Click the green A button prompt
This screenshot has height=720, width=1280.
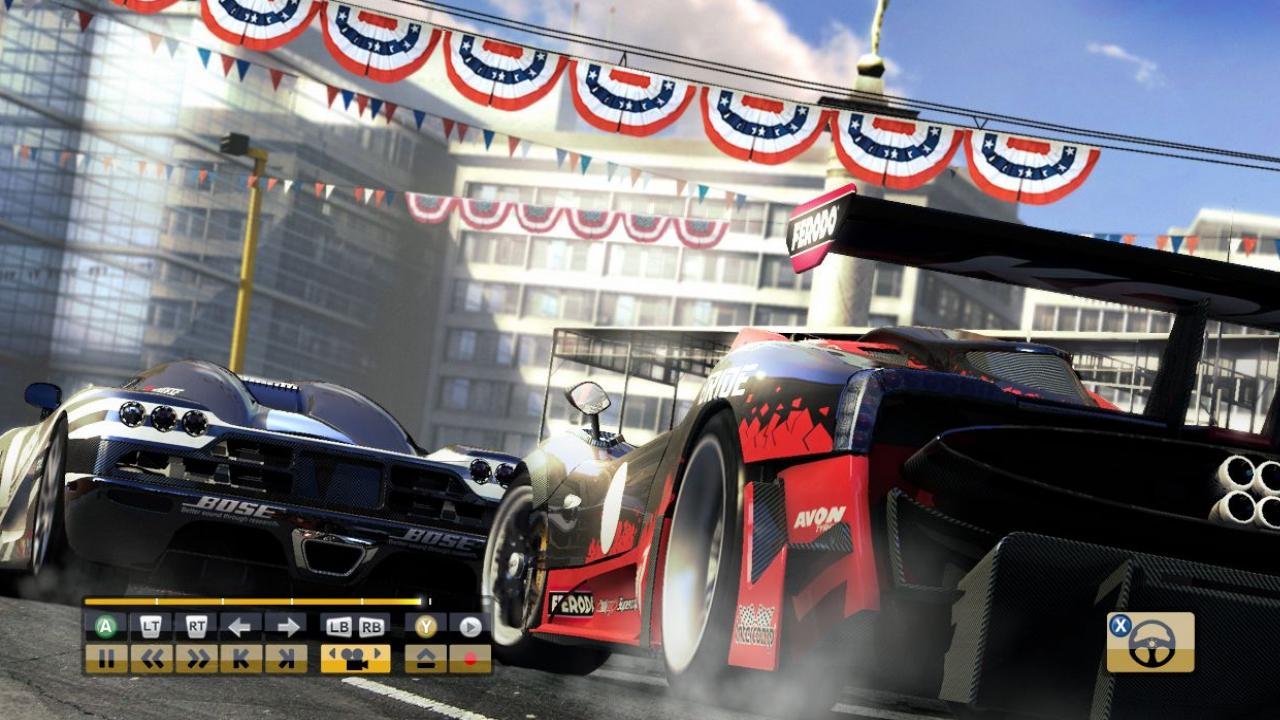103,627
